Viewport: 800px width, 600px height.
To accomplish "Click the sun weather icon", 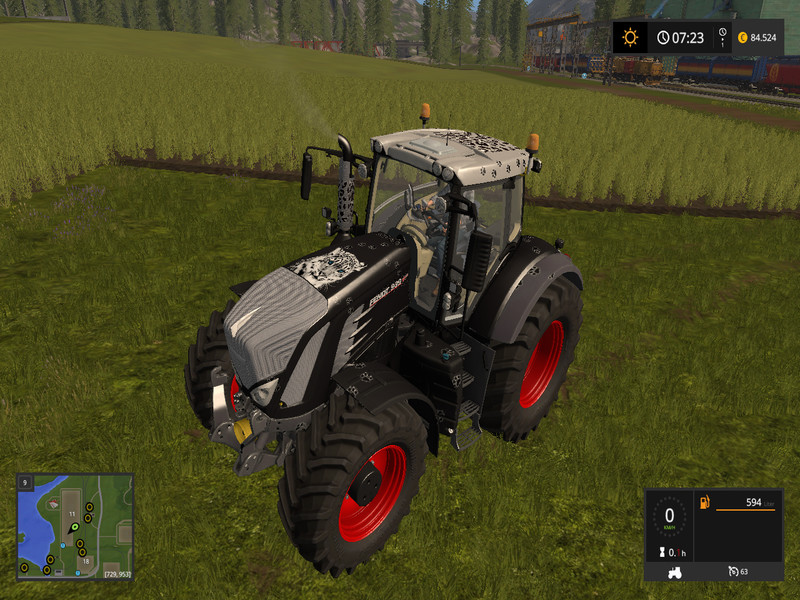I will 630,38.
